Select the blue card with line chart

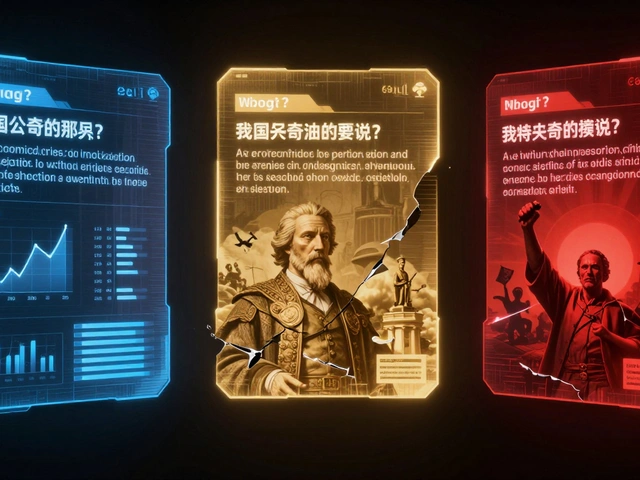80,230
